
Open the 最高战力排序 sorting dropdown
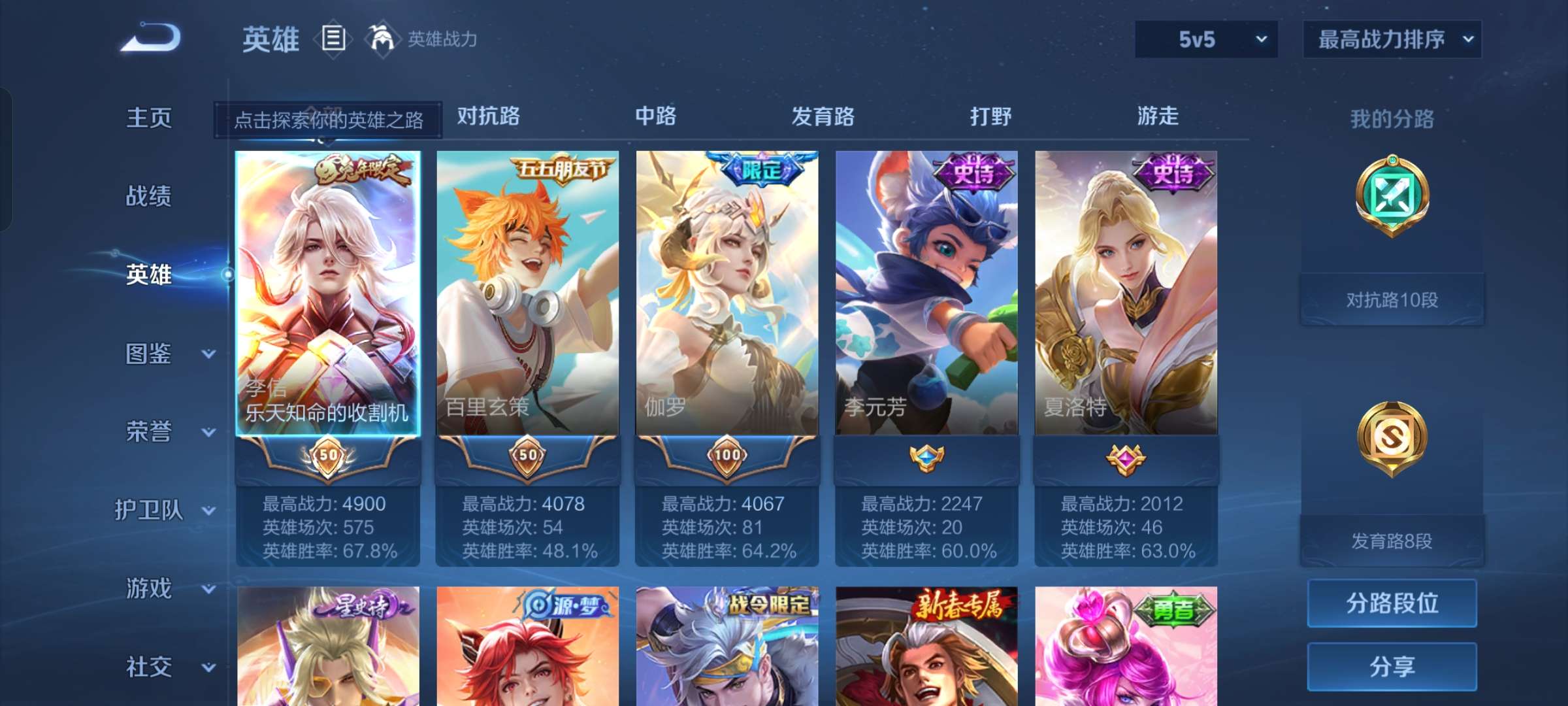(1392, 39)
